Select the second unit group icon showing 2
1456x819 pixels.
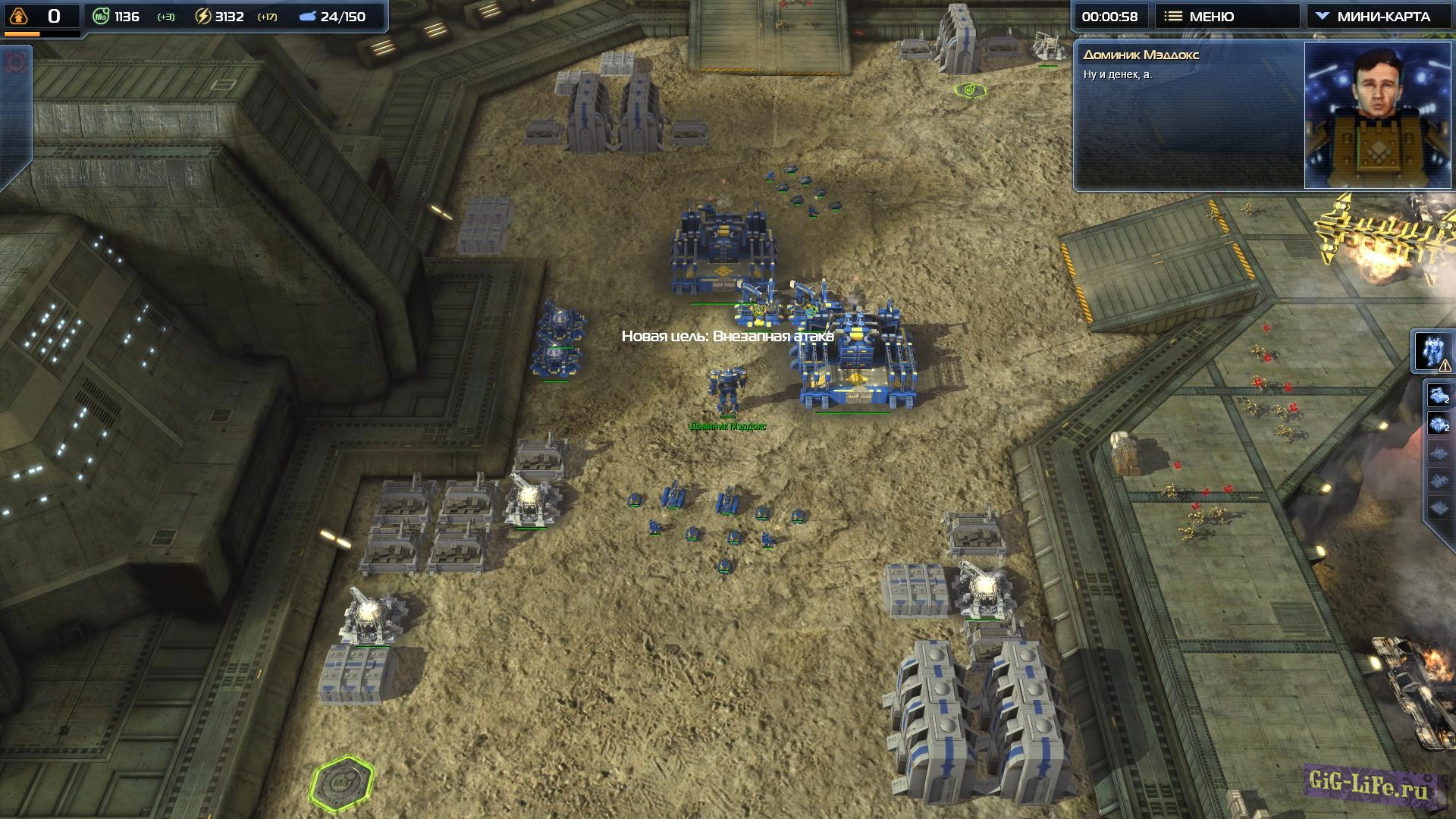[x=1439, y=424]
